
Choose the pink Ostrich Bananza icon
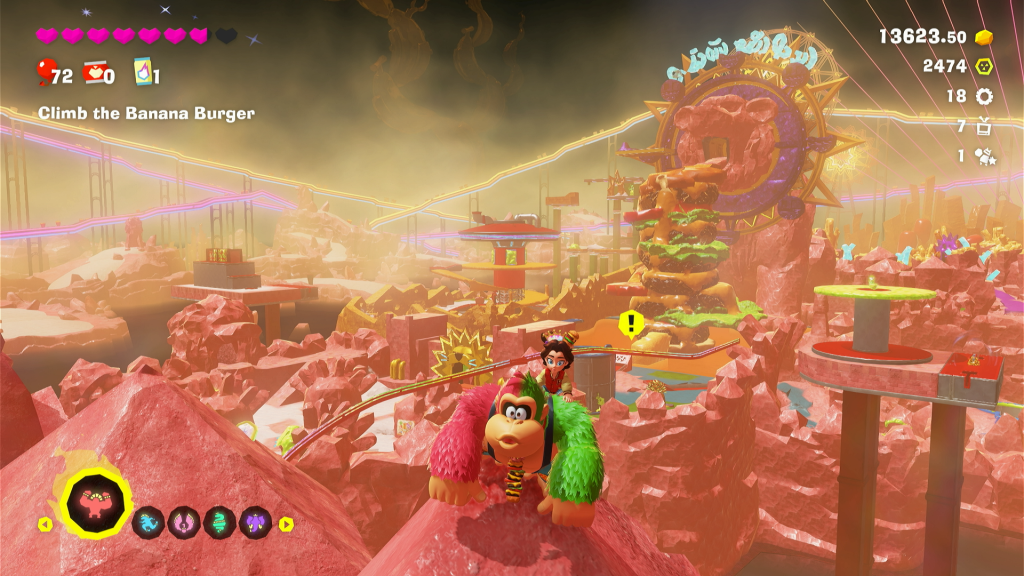182,521
